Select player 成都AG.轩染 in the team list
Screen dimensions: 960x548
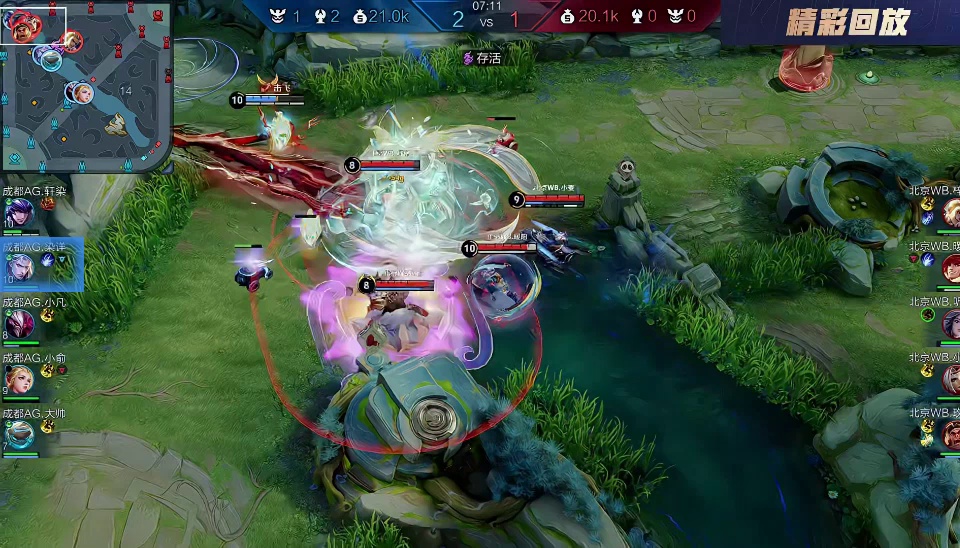[x=19, y=212]
